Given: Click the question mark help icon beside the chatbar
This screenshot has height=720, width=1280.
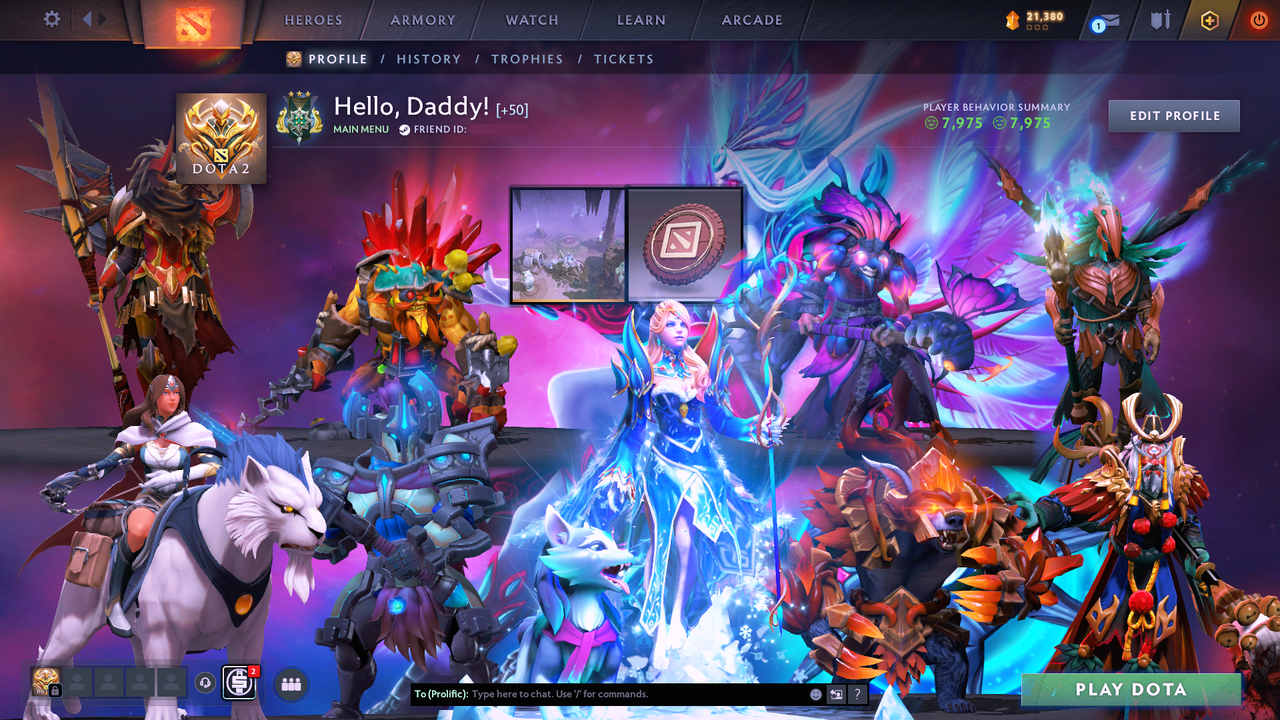Looking at the screenshot, I should click(x=857, y=694).
